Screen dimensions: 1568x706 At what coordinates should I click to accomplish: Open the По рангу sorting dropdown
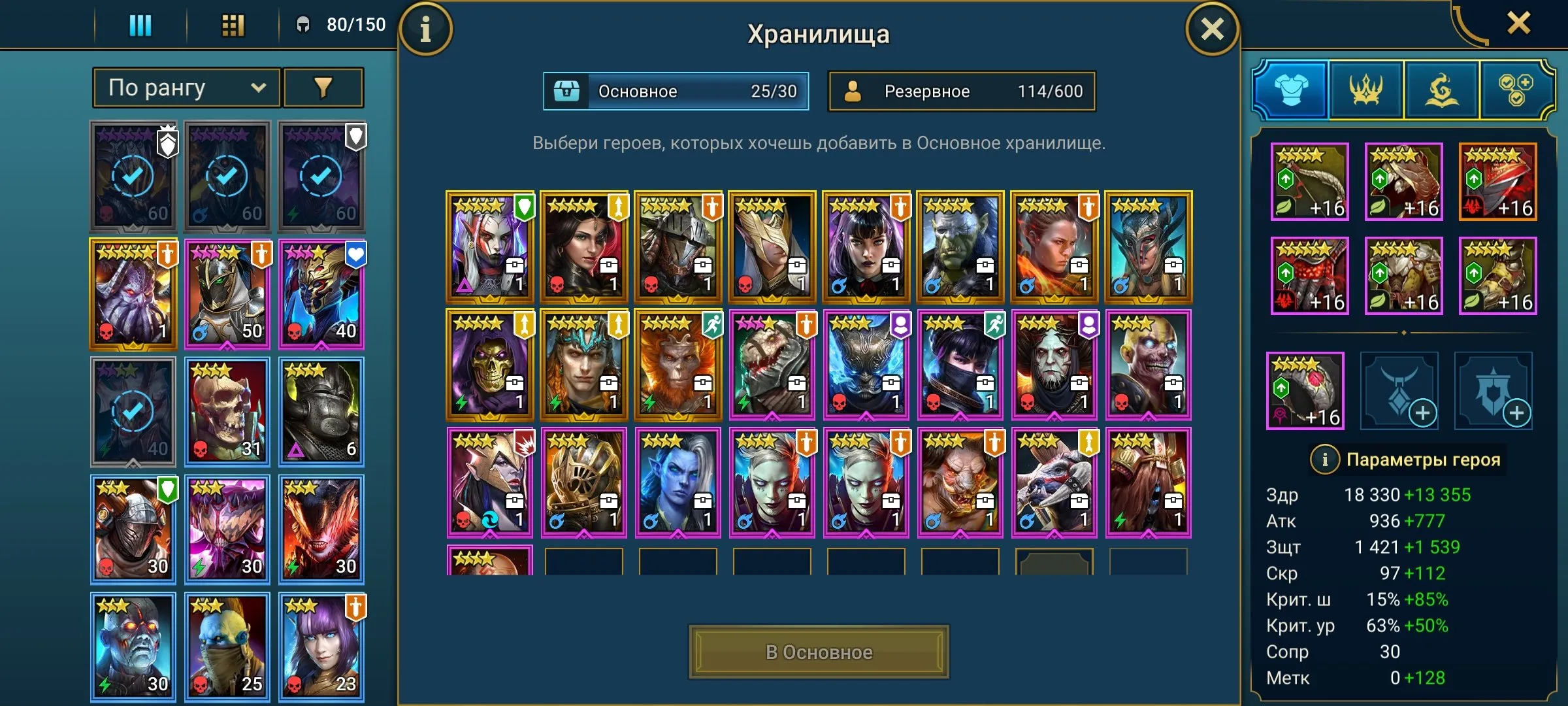(185, 87)
